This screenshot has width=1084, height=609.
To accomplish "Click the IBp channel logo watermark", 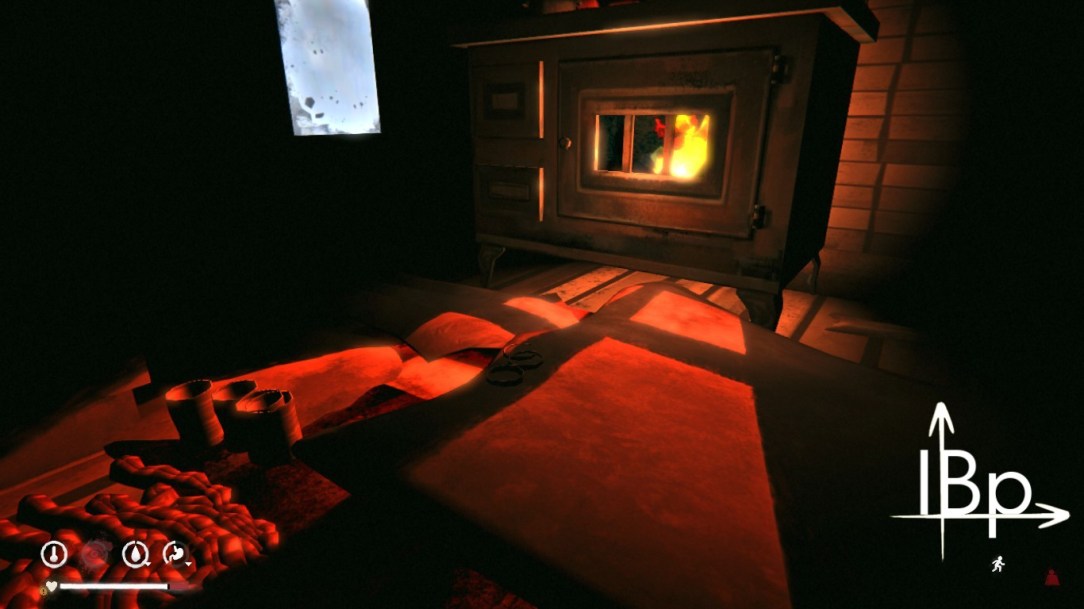I will click(975, 485).
